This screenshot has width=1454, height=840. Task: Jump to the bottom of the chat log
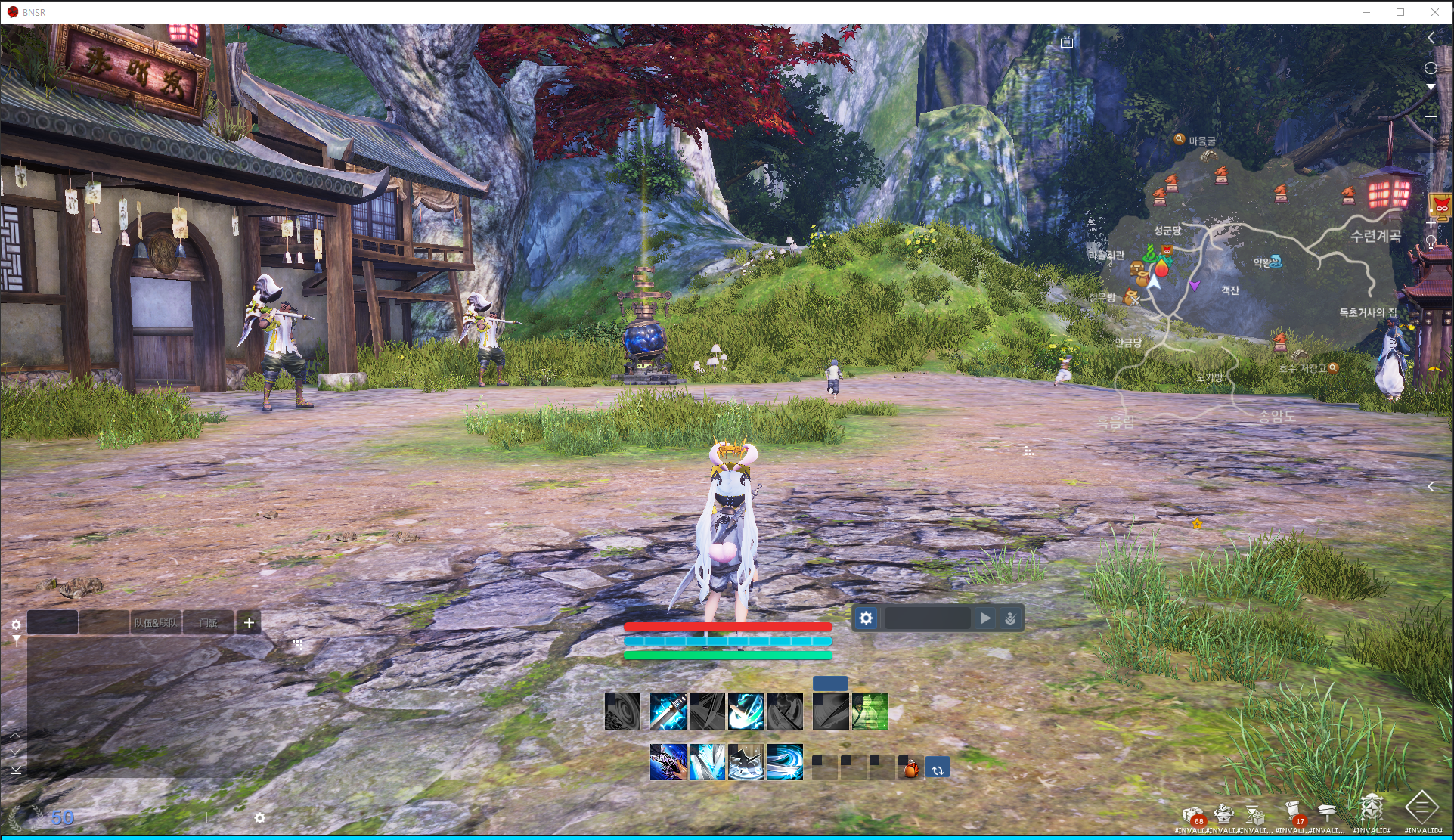(15, 769)
